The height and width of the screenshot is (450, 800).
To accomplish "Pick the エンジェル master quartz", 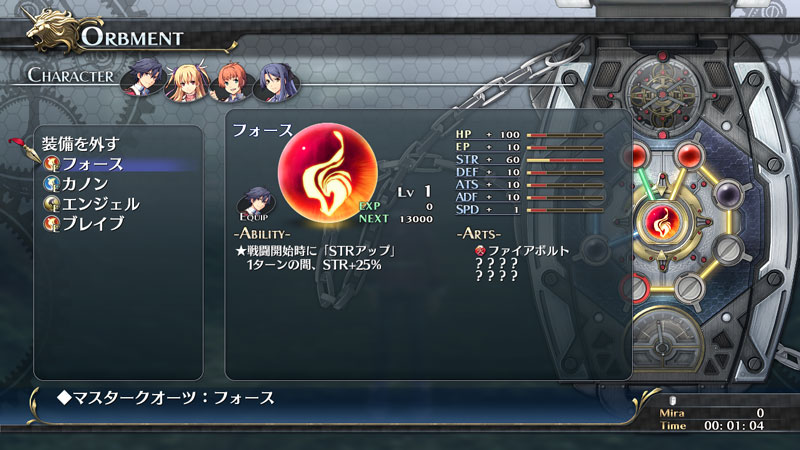I will click(99, 204).
